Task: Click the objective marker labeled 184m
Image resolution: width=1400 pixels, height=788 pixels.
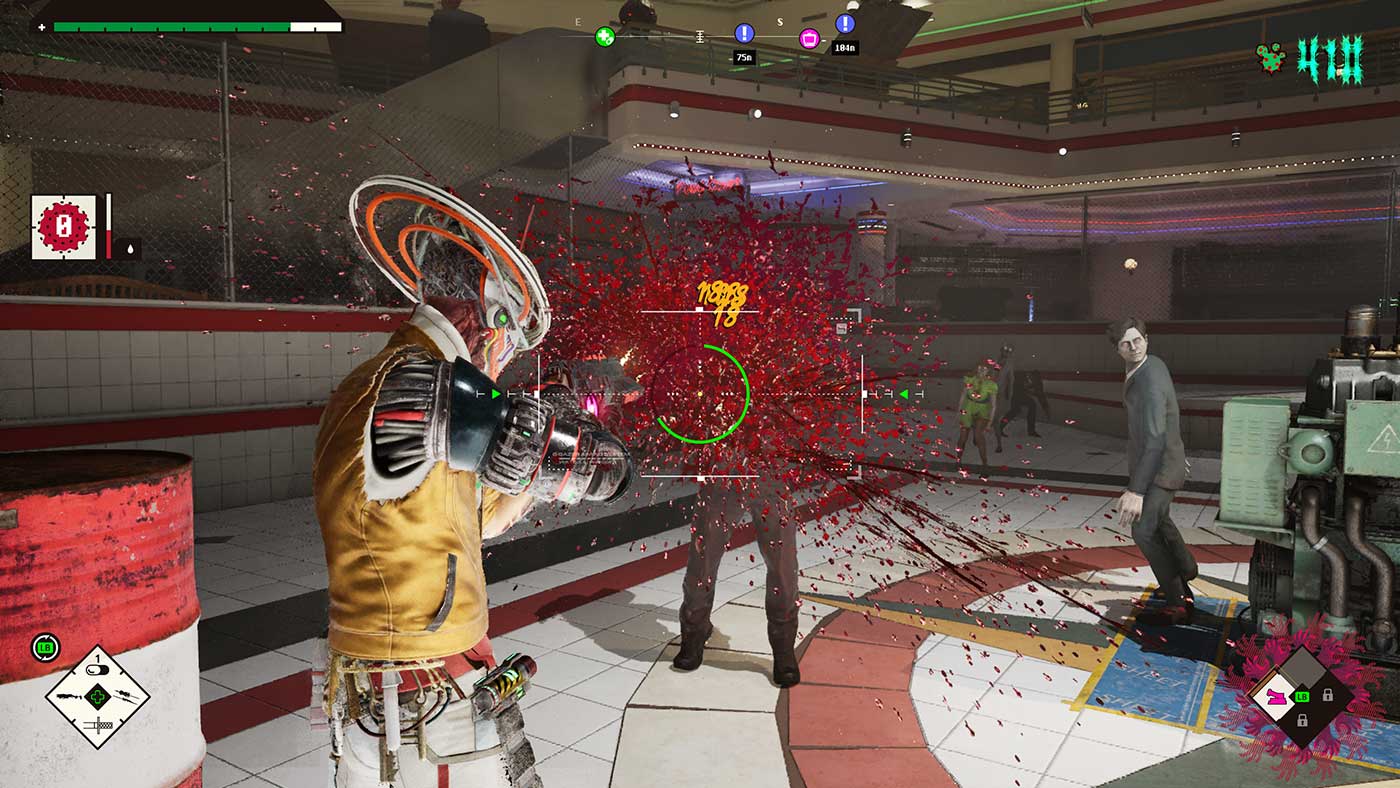Action: 845,24
